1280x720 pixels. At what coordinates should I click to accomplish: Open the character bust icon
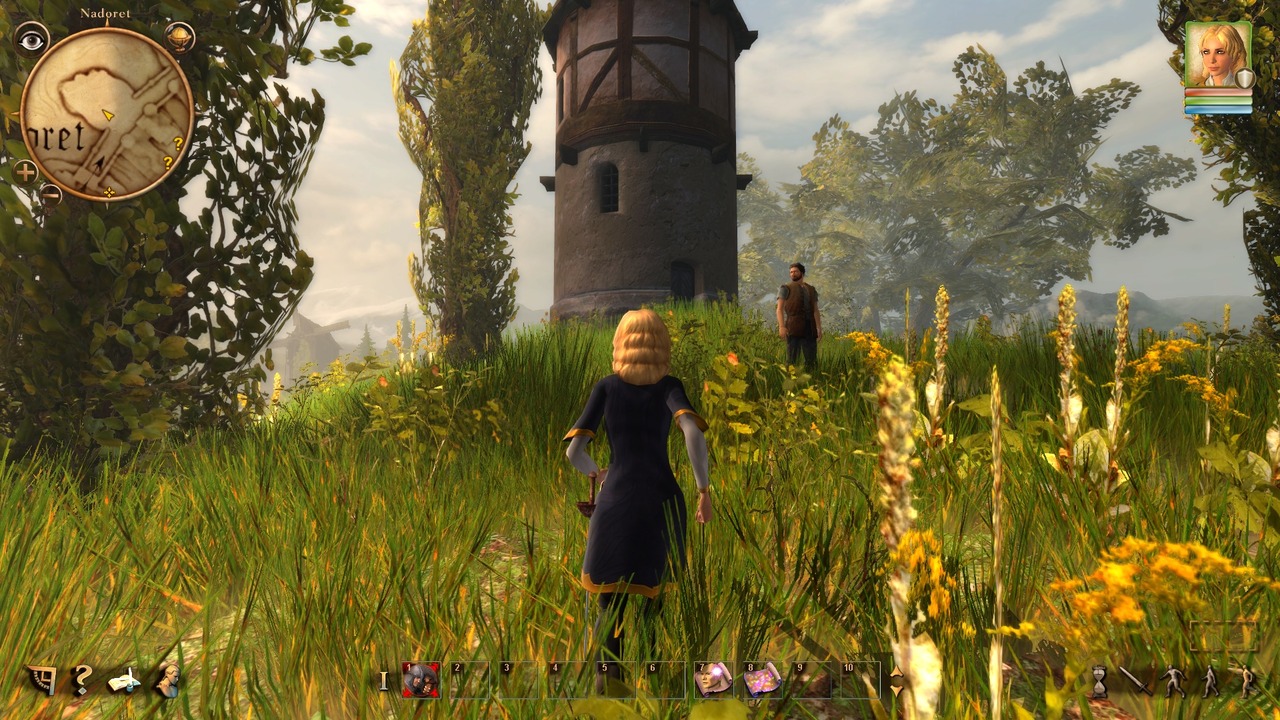[x=166, y=680]
